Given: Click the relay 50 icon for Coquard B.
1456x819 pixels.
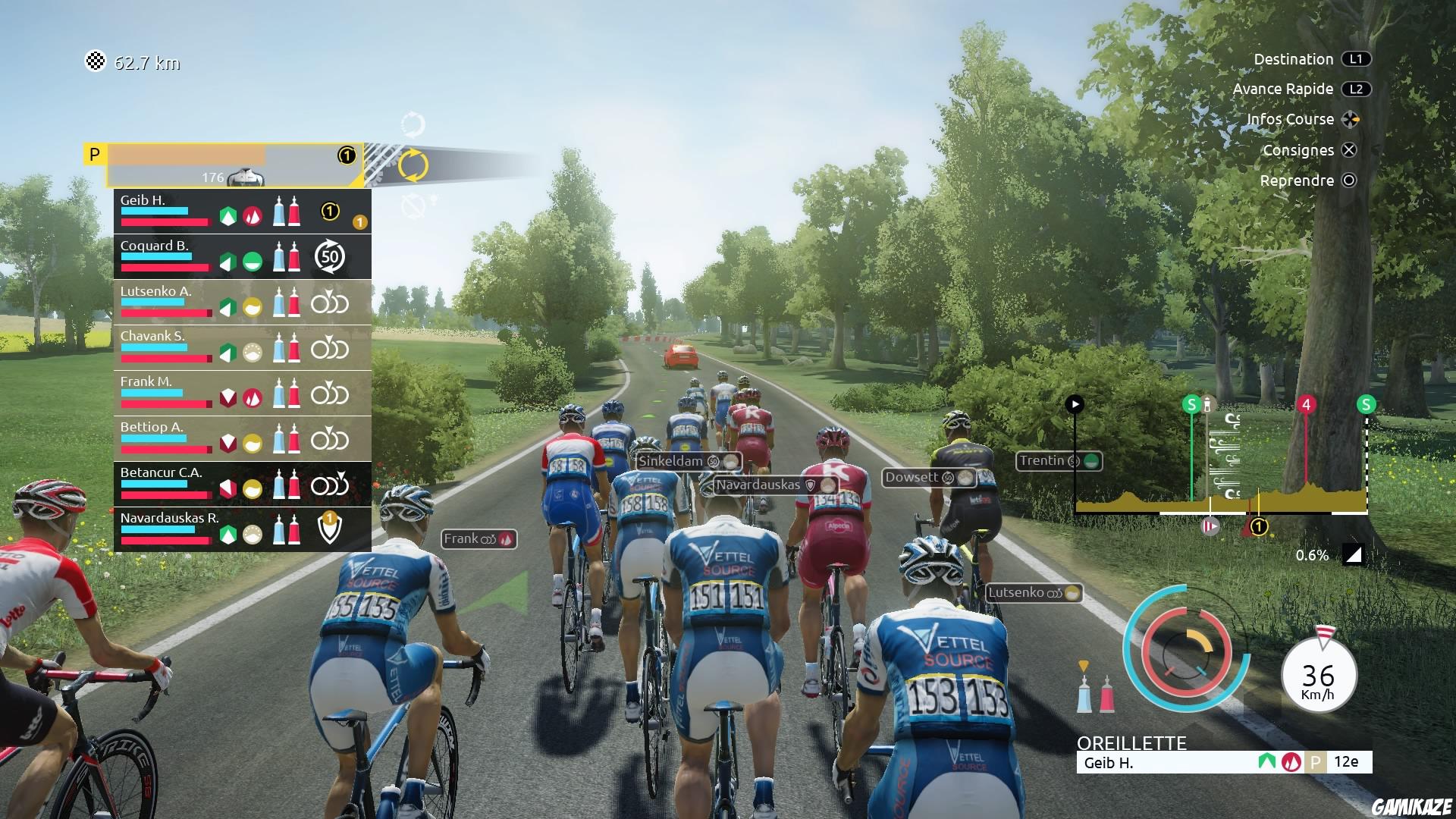Looking at the screenshot, I should pyautogui.click(x=328, y=256).
